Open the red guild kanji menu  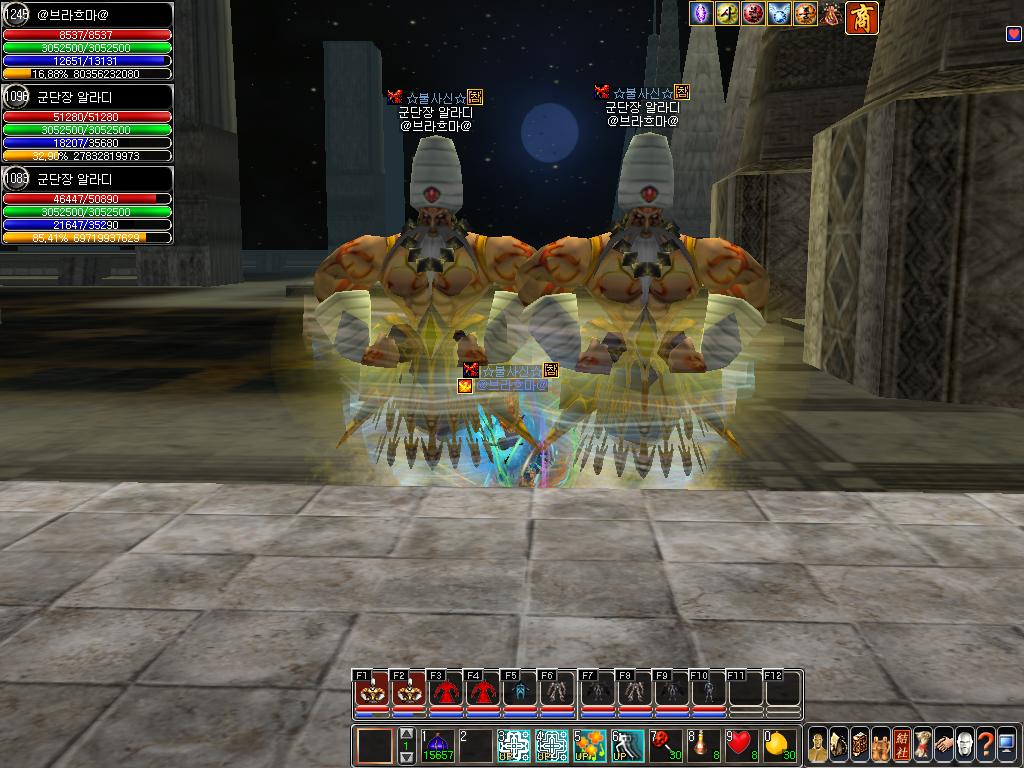[x=902, y=745]
